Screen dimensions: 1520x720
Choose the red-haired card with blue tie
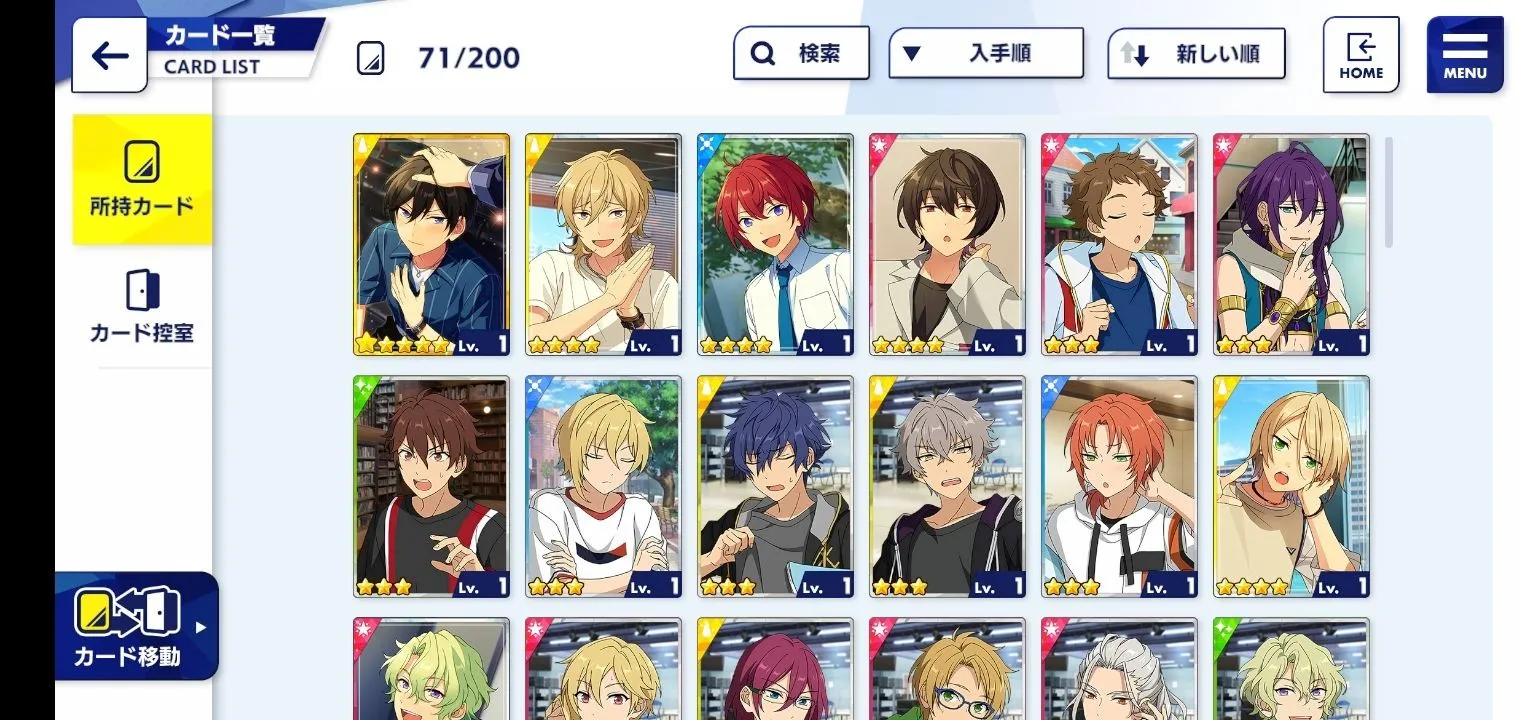click(775, 245)
